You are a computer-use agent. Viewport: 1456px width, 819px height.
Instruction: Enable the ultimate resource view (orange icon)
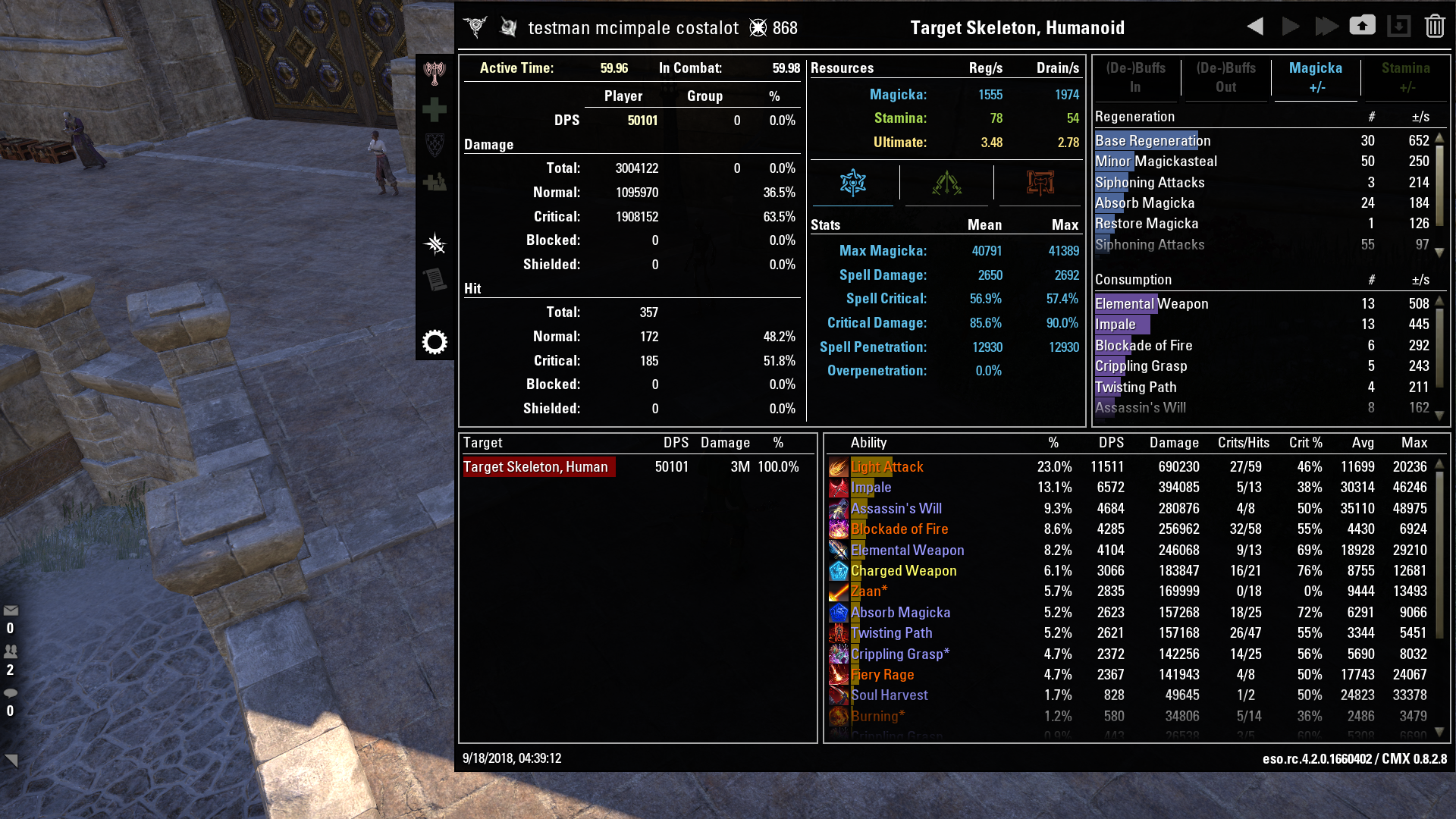tap(1040, 183)
